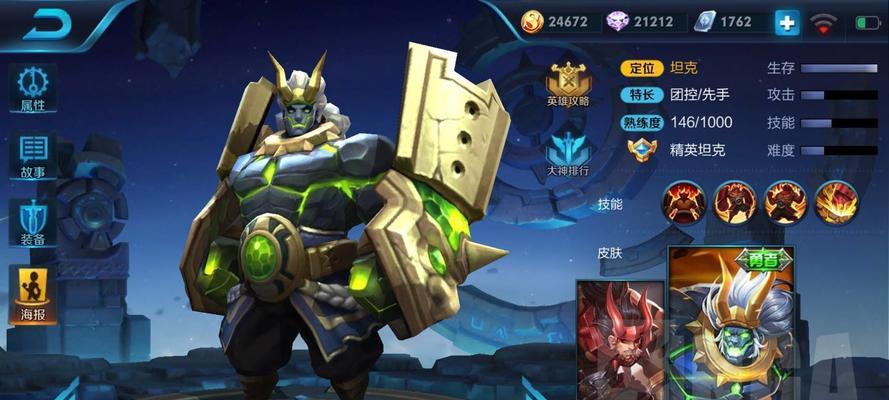Switch to the 故事 story tab
The width and height of the screenshot is (889, 400).
33,156
